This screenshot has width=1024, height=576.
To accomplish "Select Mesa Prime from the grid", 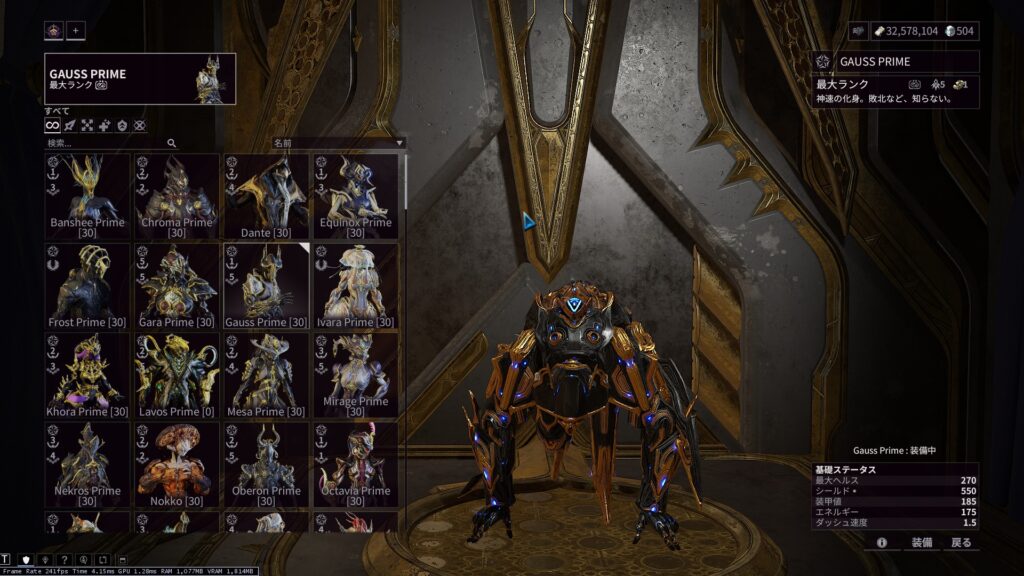I will [266, 375].
